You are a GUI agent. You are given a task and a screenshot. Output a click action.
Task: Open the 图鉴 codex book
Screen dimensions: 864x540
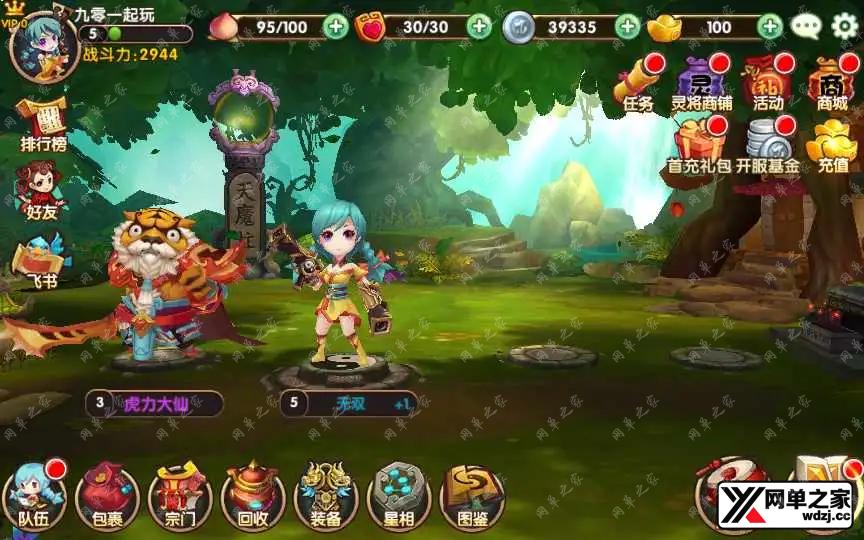click(x=471, y=496)
